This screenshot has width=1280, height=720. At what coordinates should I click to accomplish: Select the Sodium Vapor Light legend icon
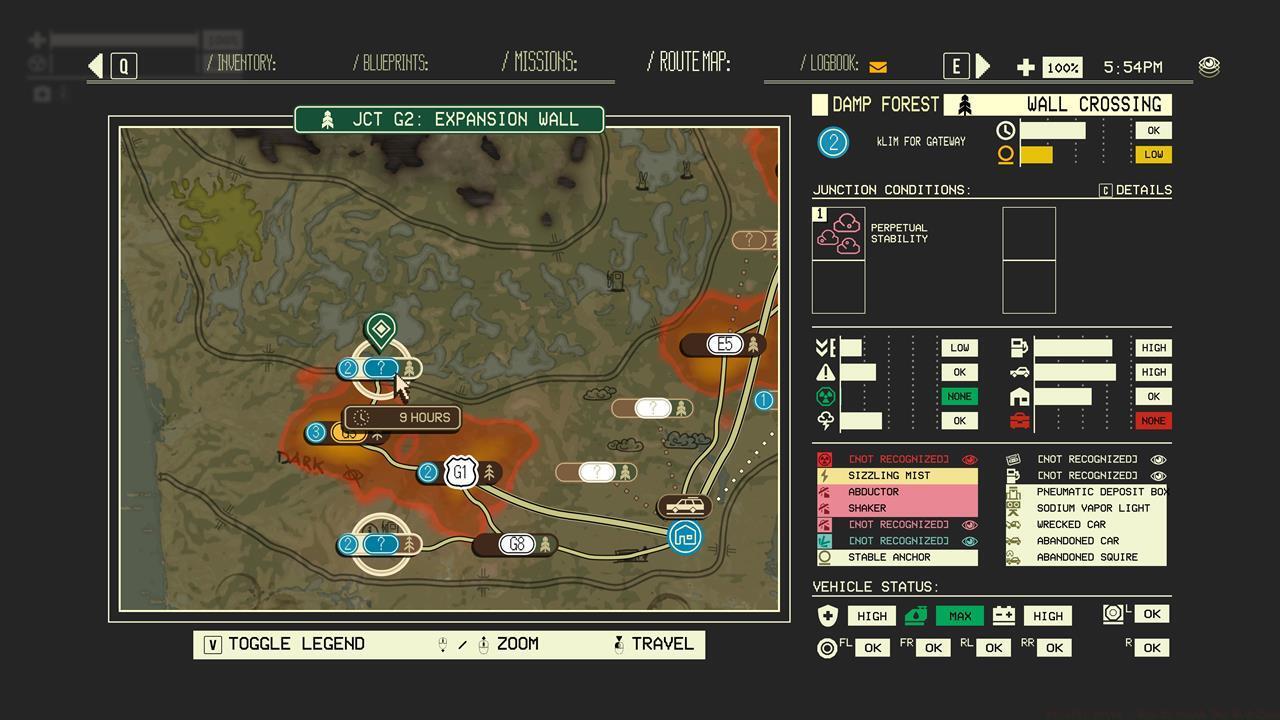(1013, 508)
